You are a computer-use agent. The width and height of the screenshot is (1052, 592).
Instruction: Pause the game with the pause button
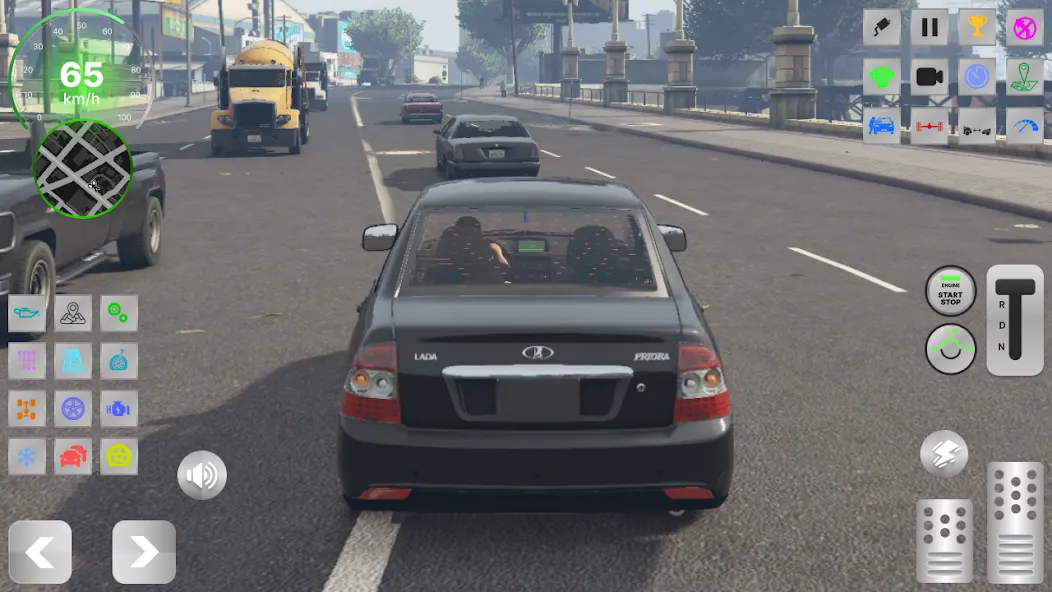click(x=929, y=28)
